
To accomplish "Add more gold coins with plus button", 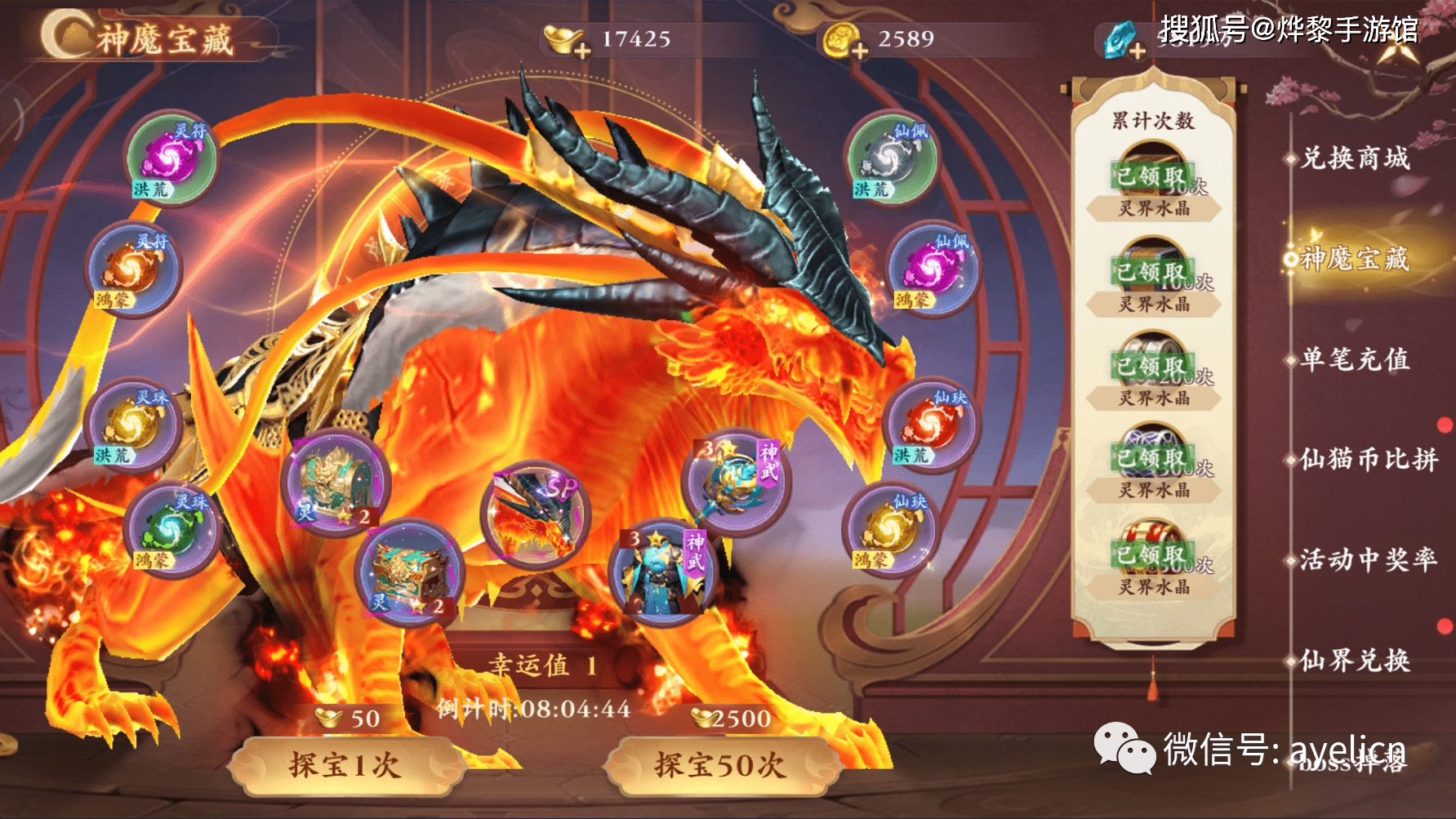I will pyautogui.click(x=859, y=51).
